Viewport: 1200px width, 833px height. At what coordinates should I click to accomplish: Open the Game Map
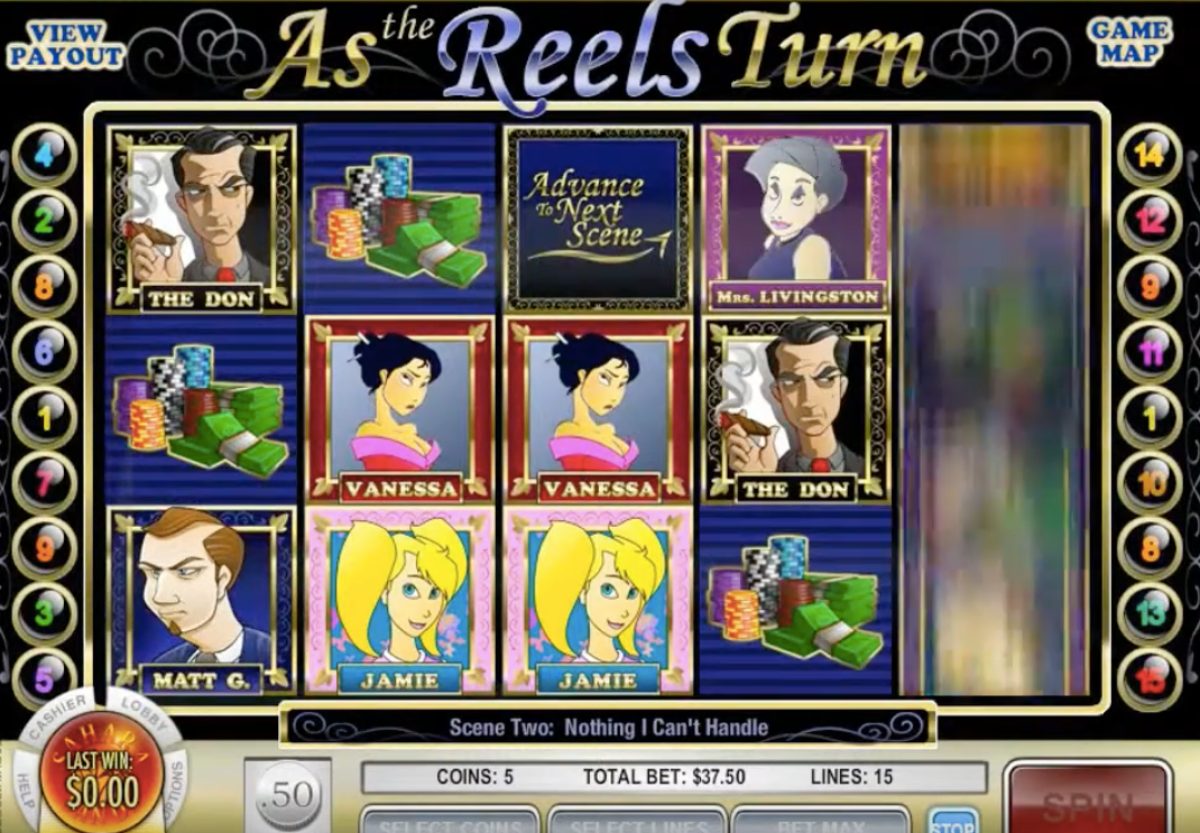pos(1129,42)
